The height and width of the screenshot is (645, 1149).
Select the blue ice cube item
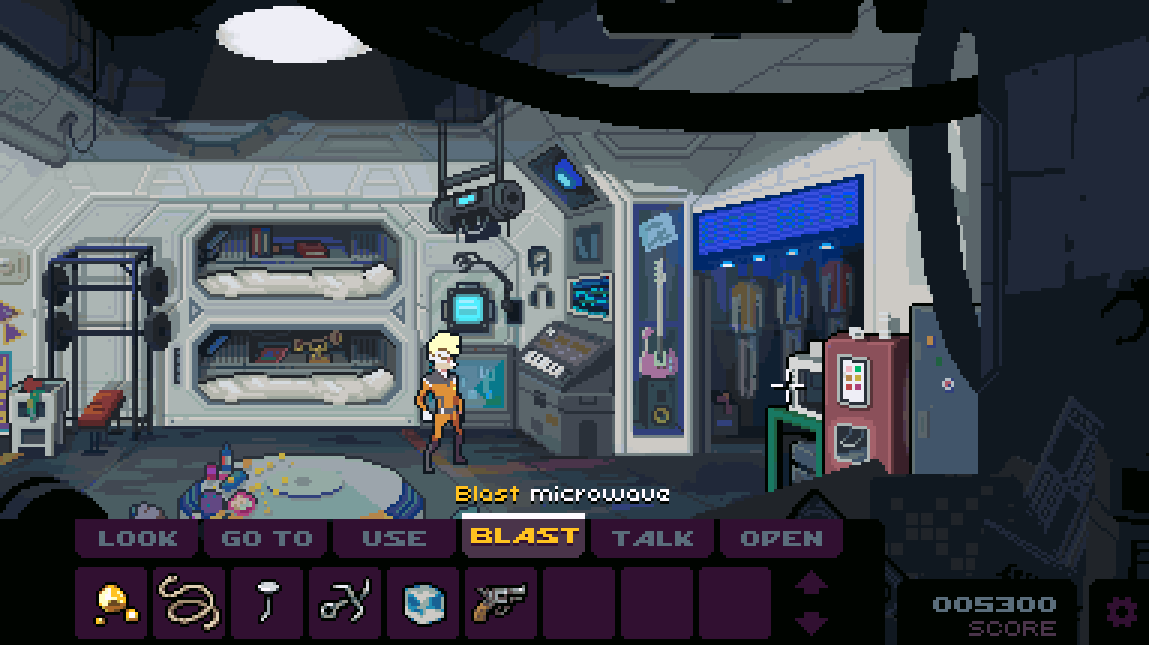tap(423, 603)
